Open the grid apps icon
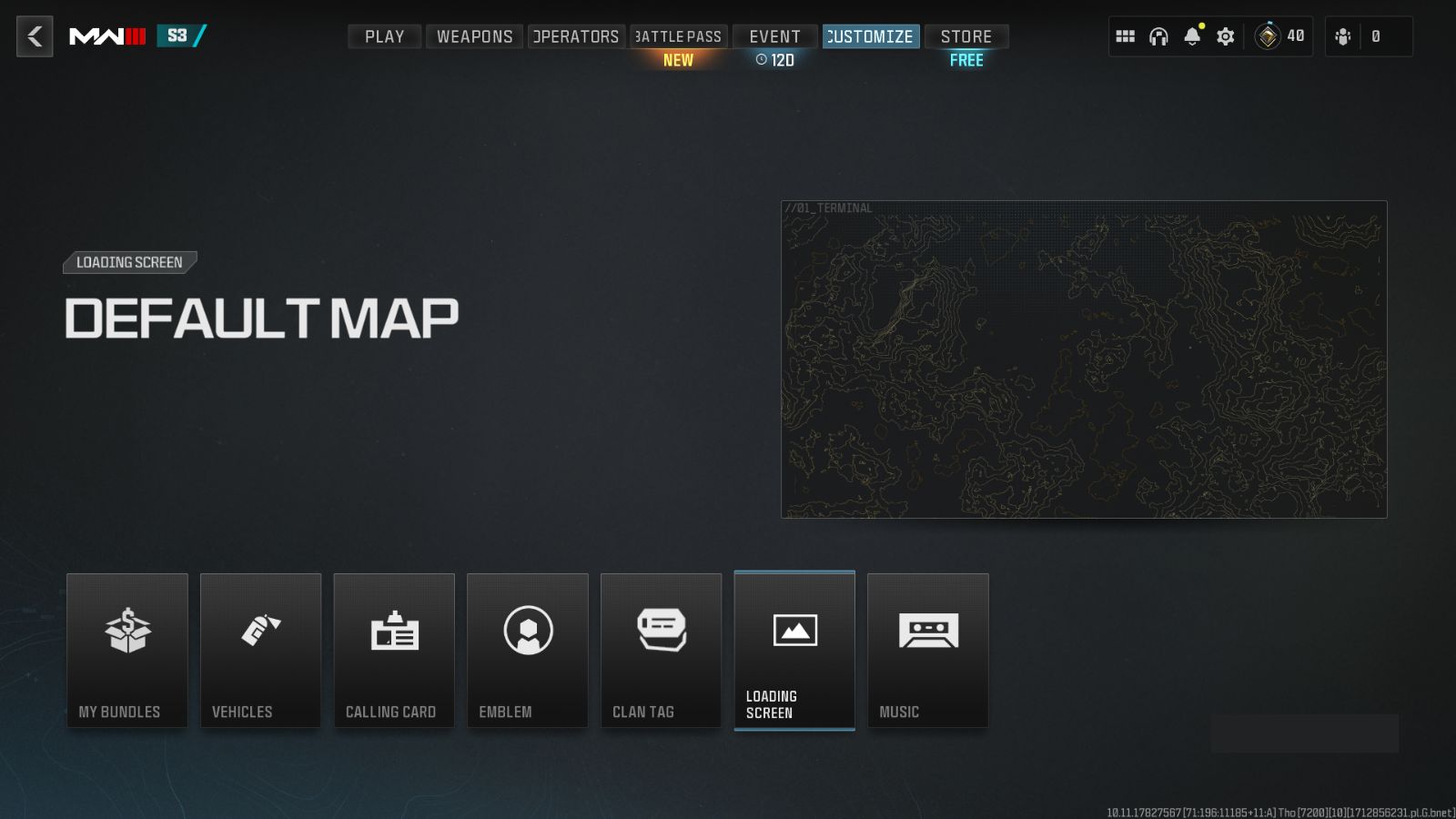 point(1126,36)
